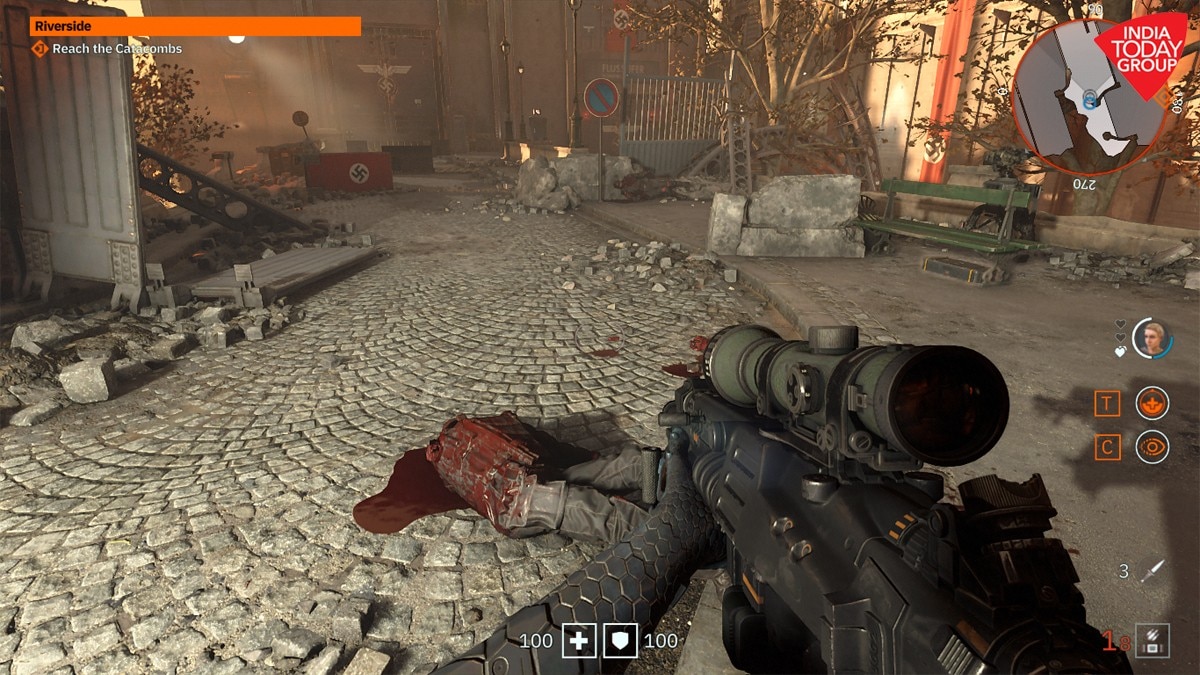Click the weapon ammo type icon
This screenshot has width=1200, height=675.
(x=1152, y=638)
